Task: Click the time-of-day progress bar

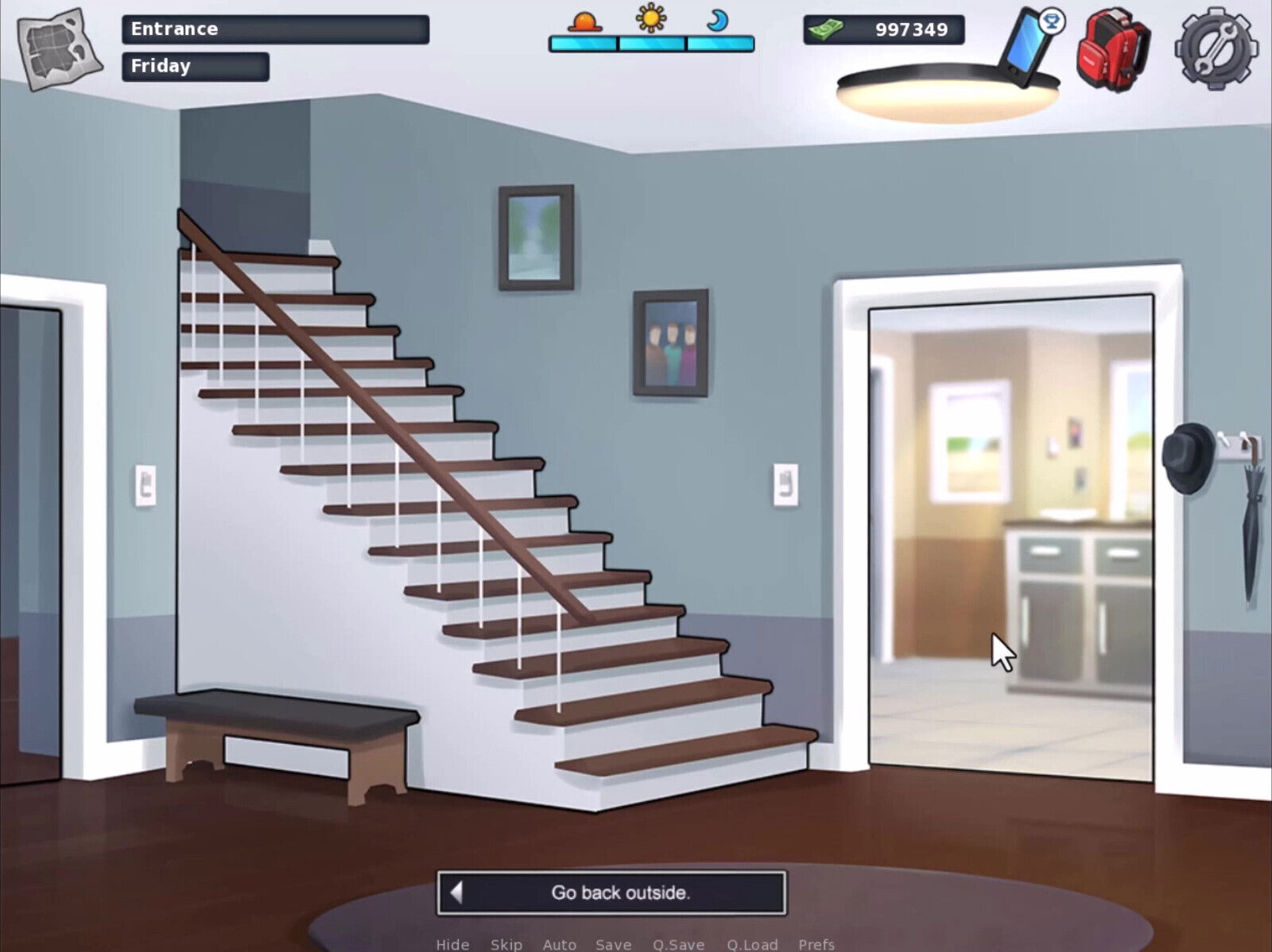Action: [652, 44]
